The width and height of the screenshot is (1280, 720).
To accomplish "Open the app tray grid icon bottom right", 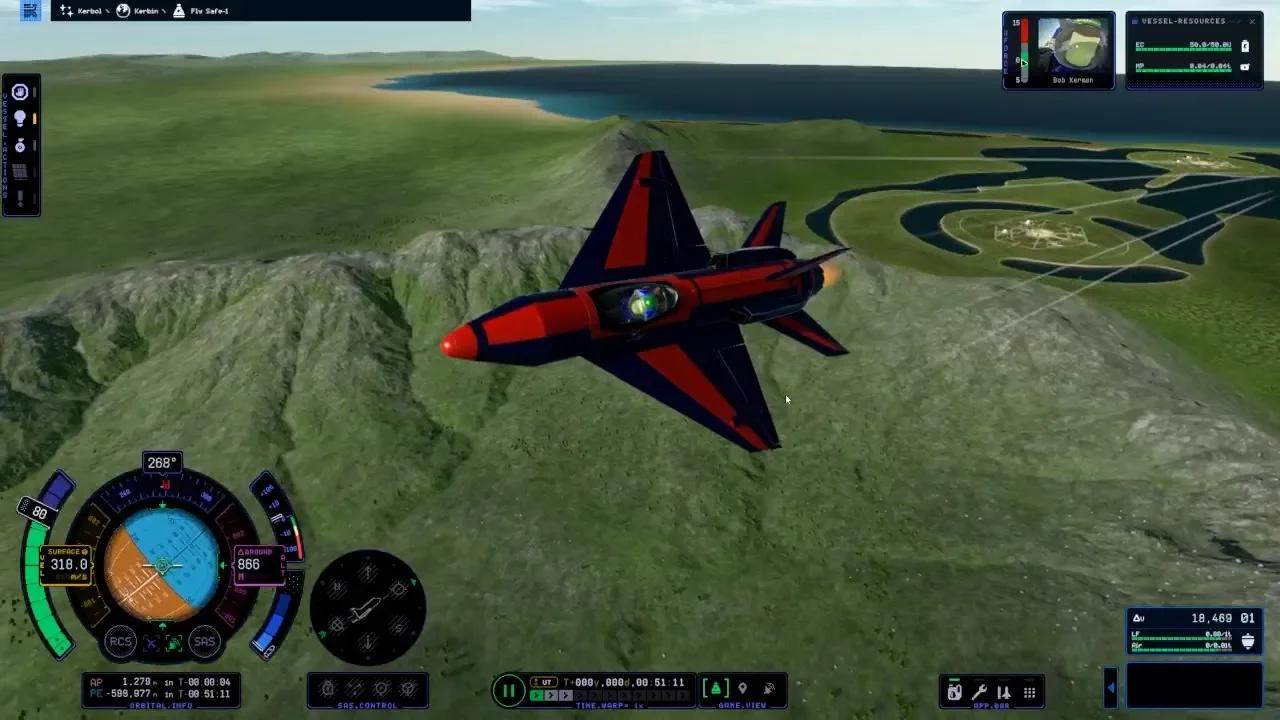I will coord(1029,693).
